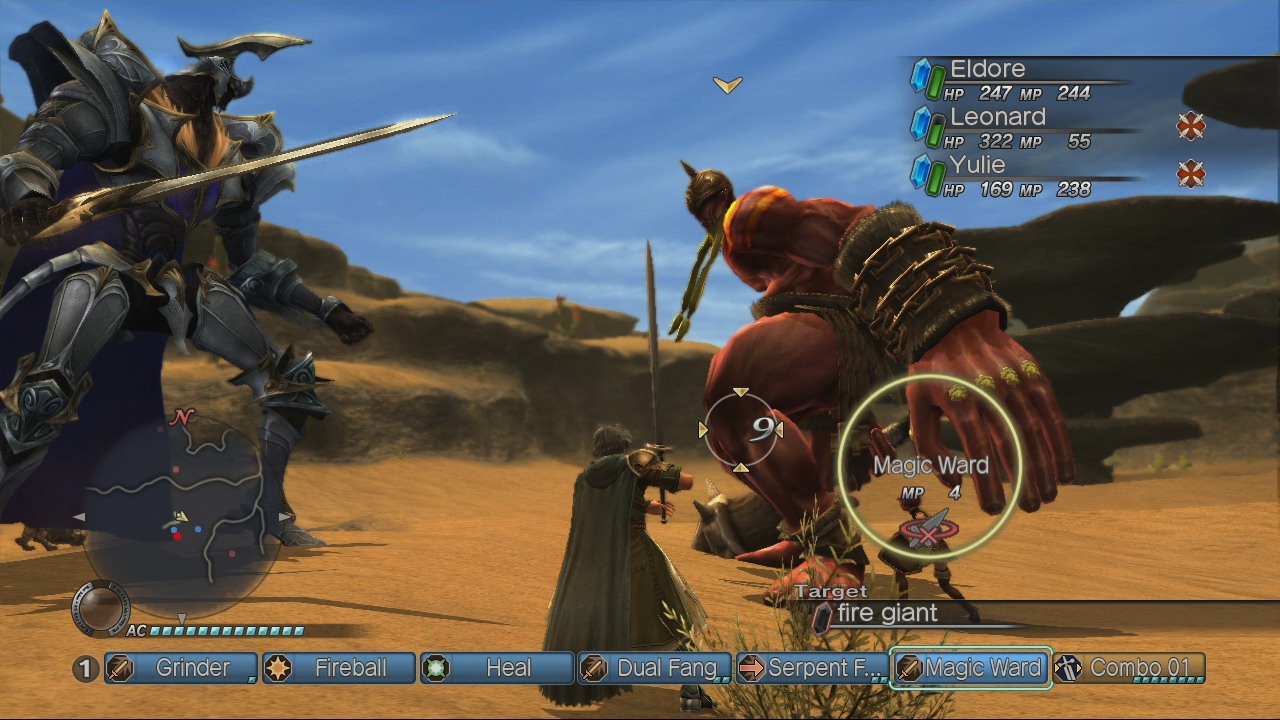Click the hotbar row number 1 badge
1280x720 pixels.
pyautogui.click(x=85, y=668)
